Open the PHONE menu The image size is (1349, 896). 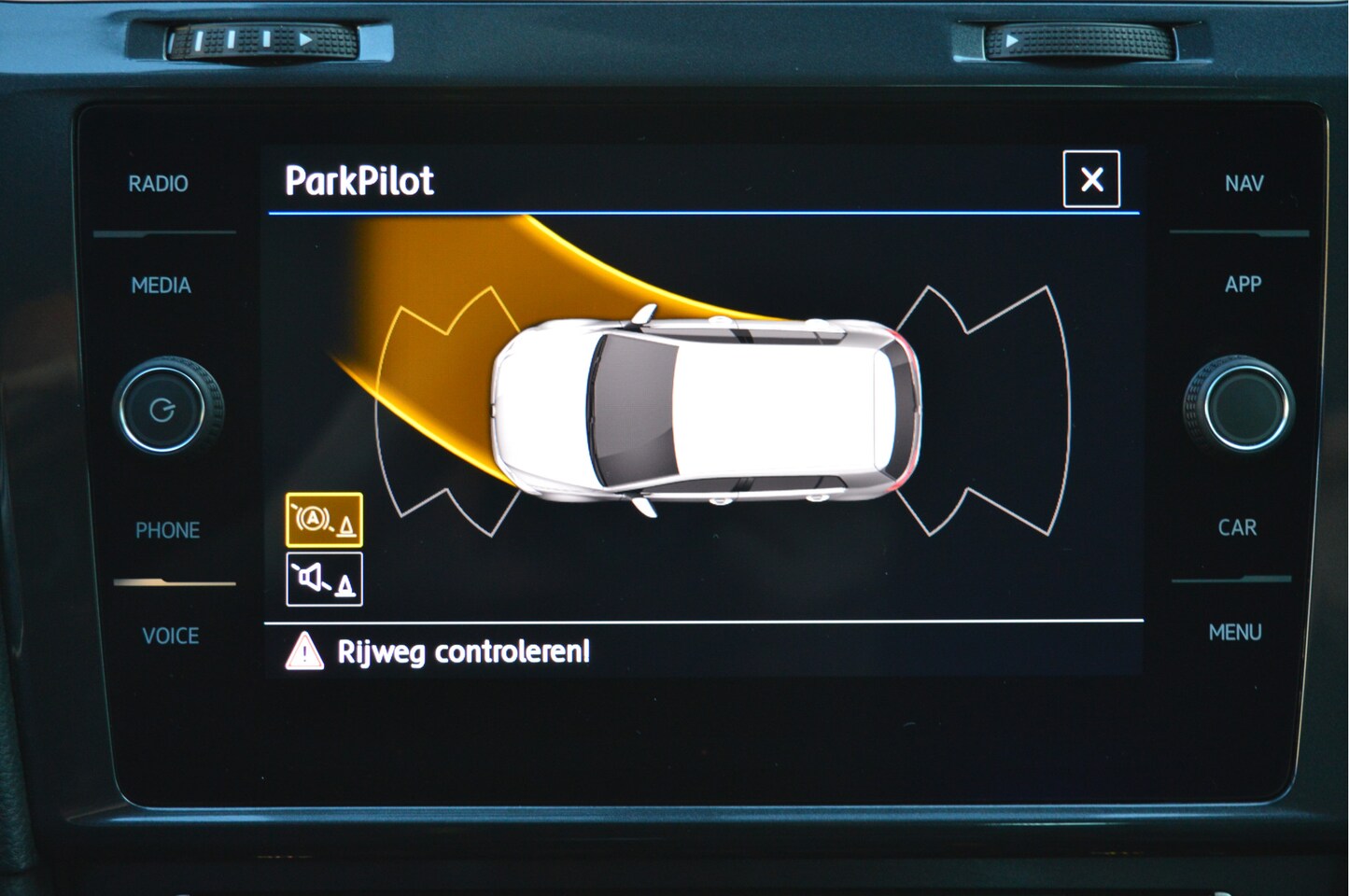[x=167, y=531]
